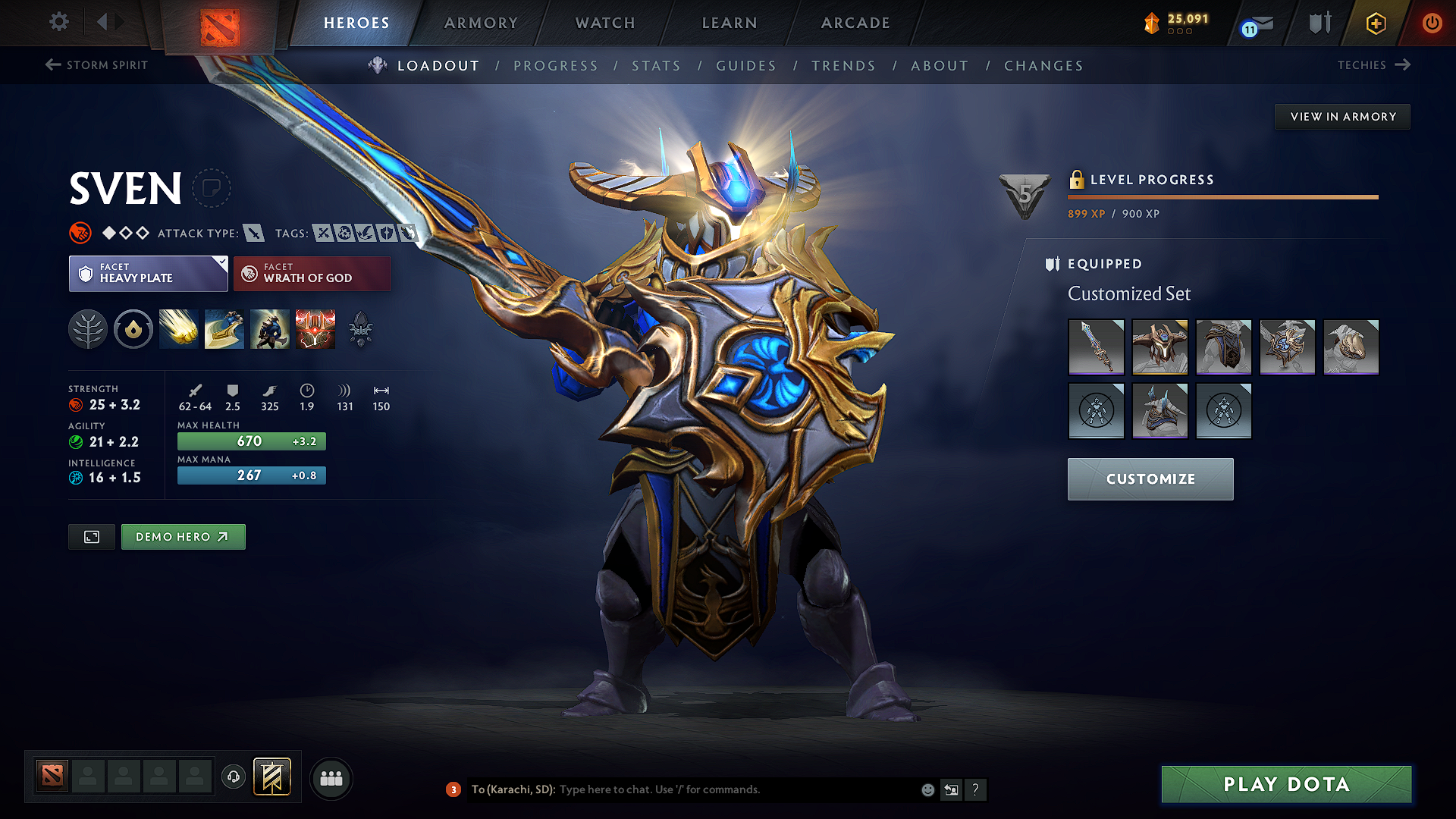Open the STATS section of the hero page
This screenshot has width=1456, height=819.
(656, 65)
